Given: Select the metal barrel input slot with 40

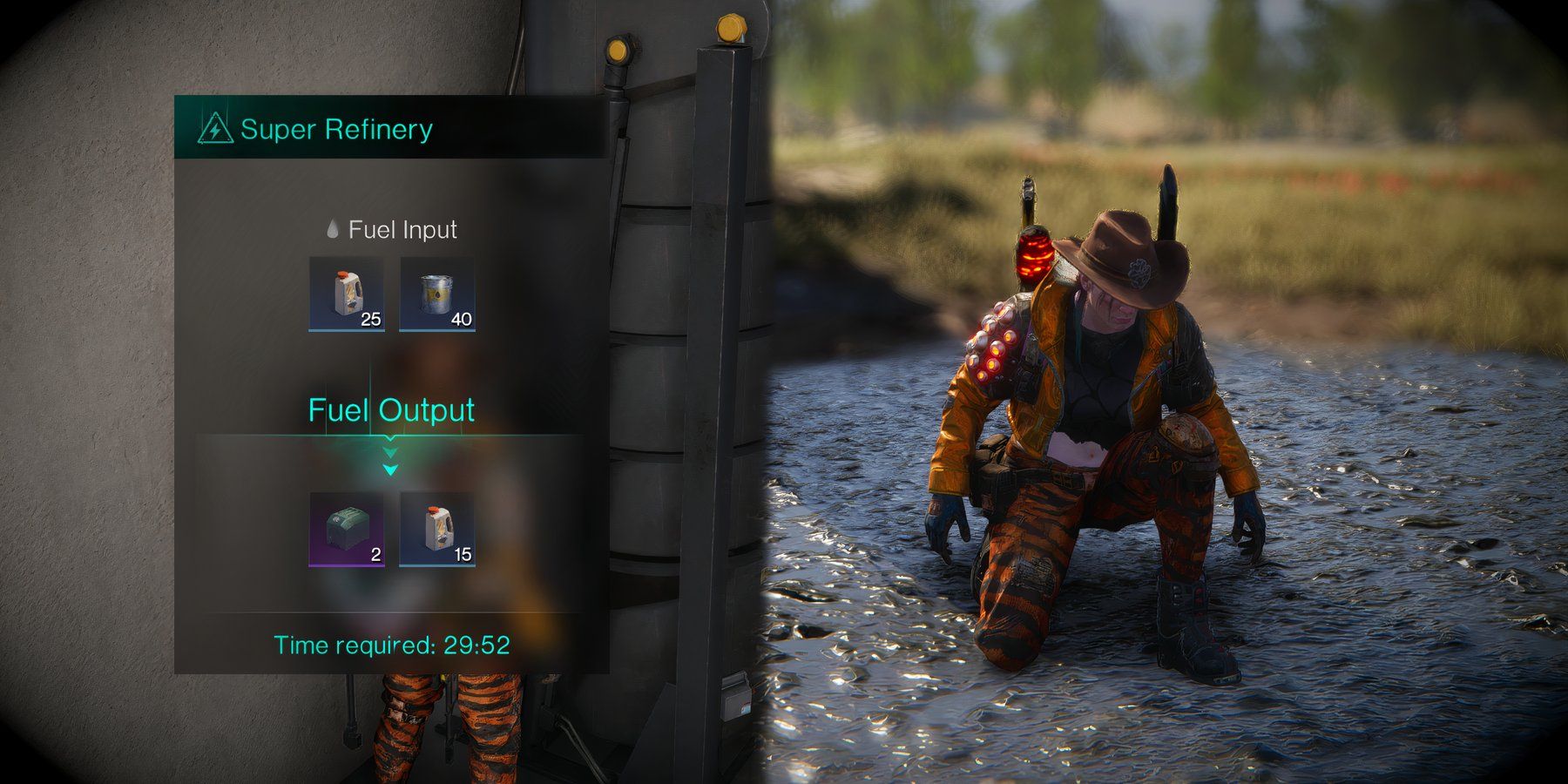Looking at the screenshot, I should pos(437,294).
